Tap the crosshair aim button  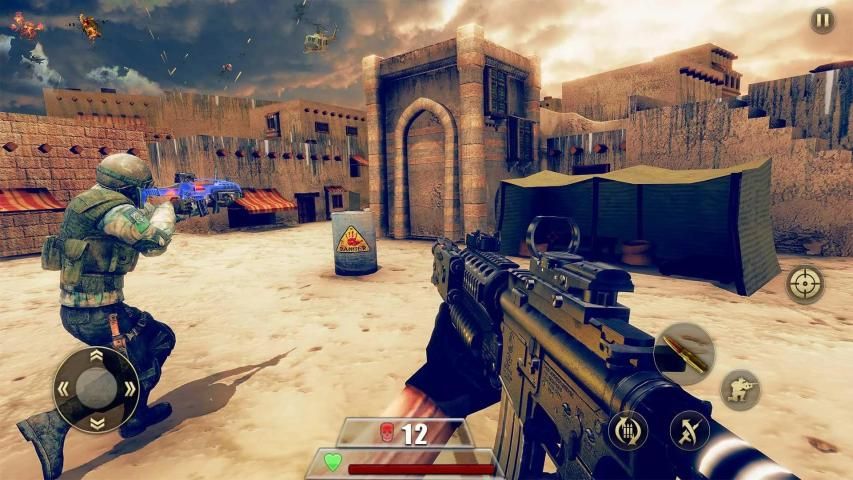(805, 284)
